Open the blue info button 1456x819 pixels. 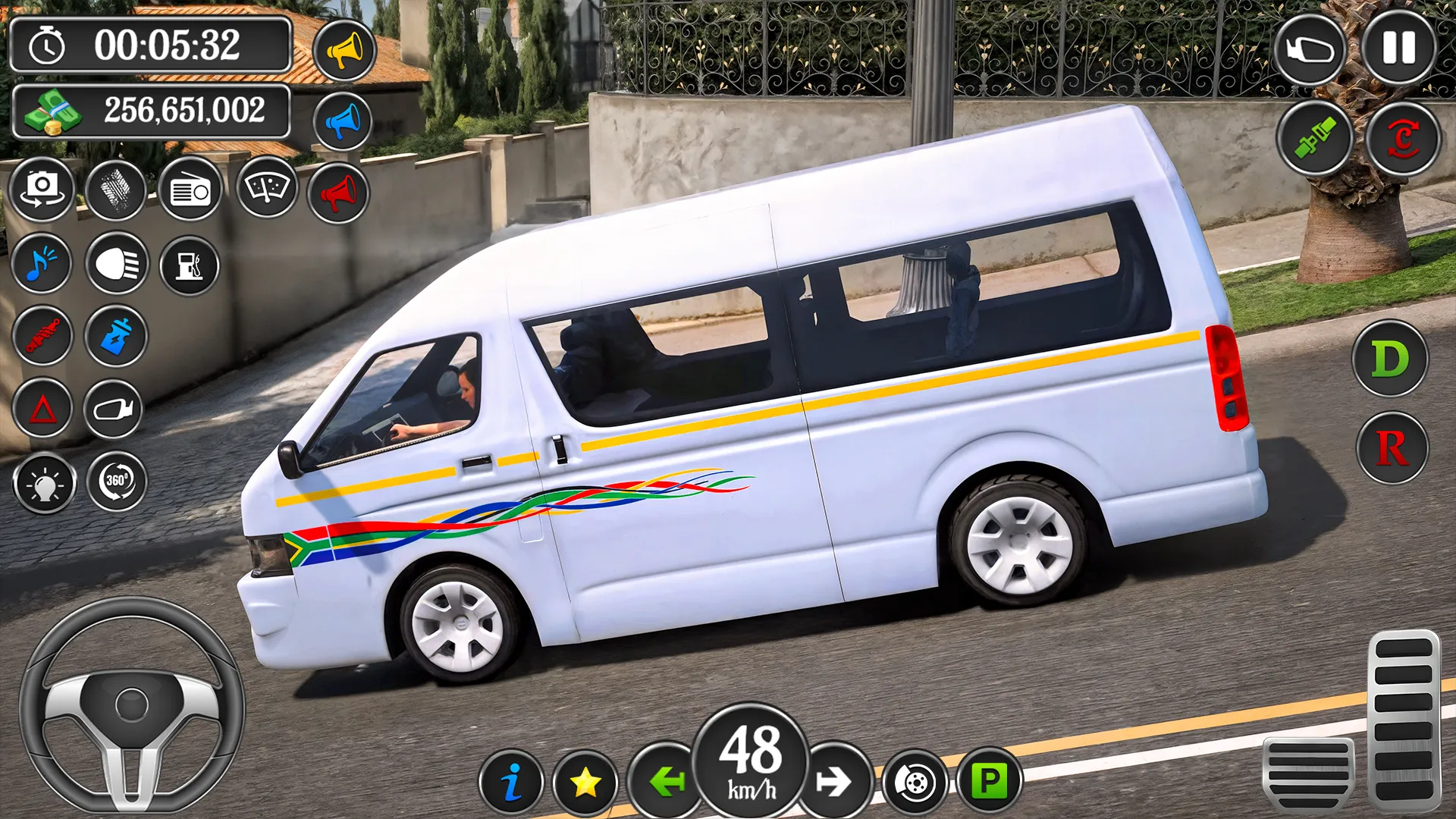[512, 782]
